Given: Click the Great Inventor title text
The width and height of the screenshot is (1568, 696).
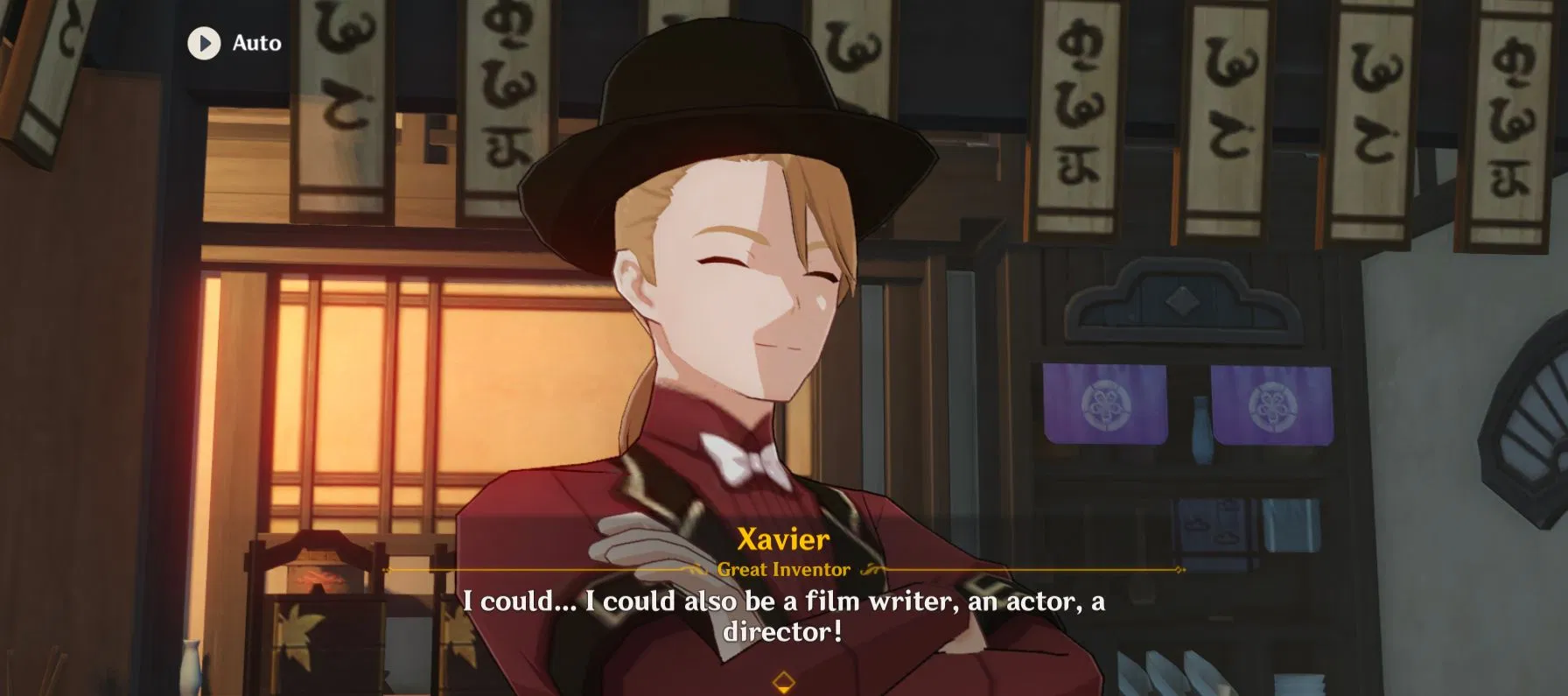Looking at the screenshot, I should 781,569.
